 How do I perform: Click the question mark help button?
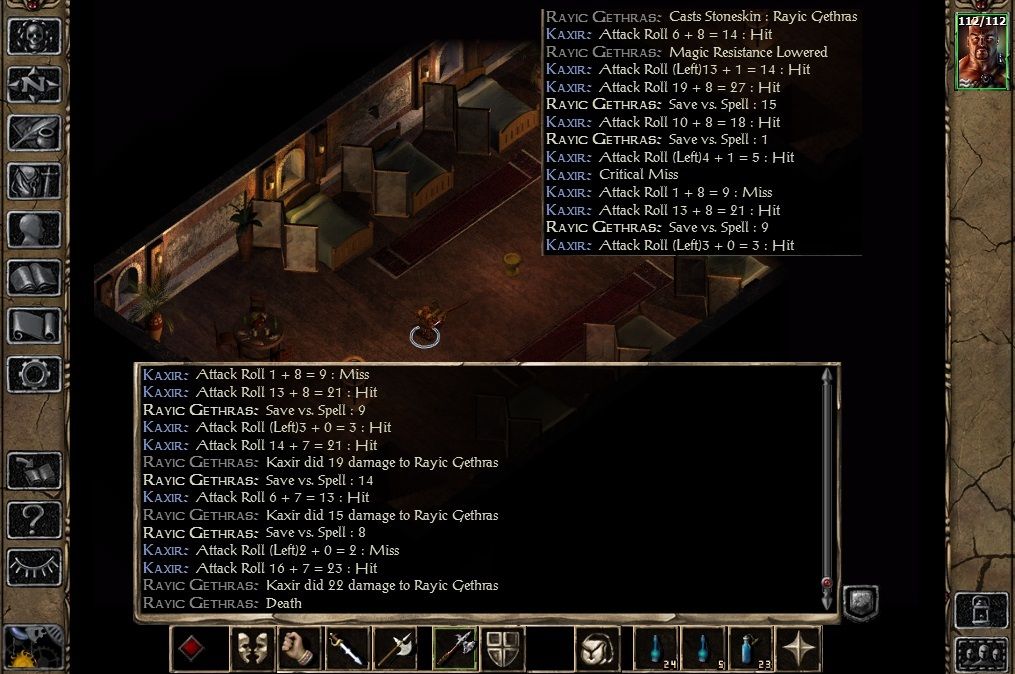pyautogui.click(x=34, y=520)
